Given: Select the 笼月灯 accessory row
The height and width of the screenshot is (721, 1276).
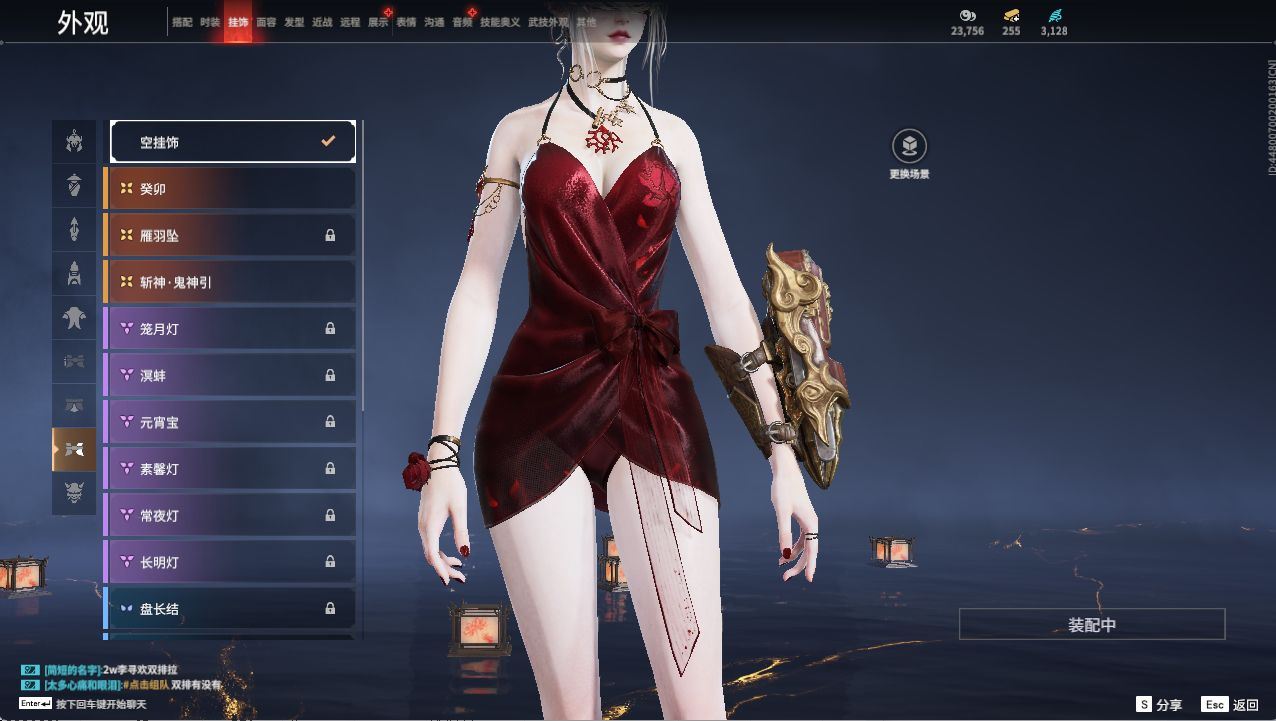Looking at the screenshot, I should click(x=230, y=329).
